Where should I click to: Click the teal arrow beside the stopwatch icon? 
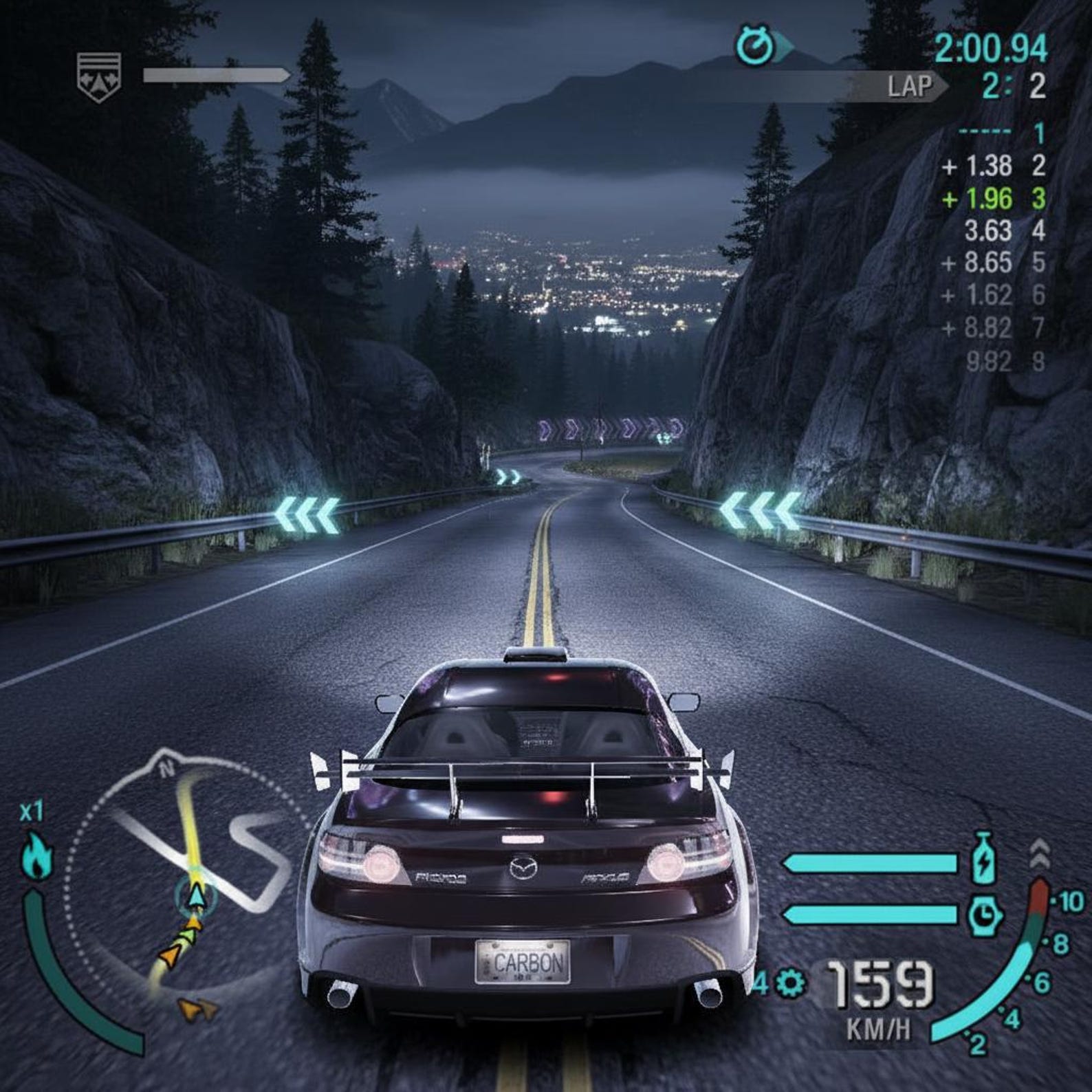[x=782, y=46]
